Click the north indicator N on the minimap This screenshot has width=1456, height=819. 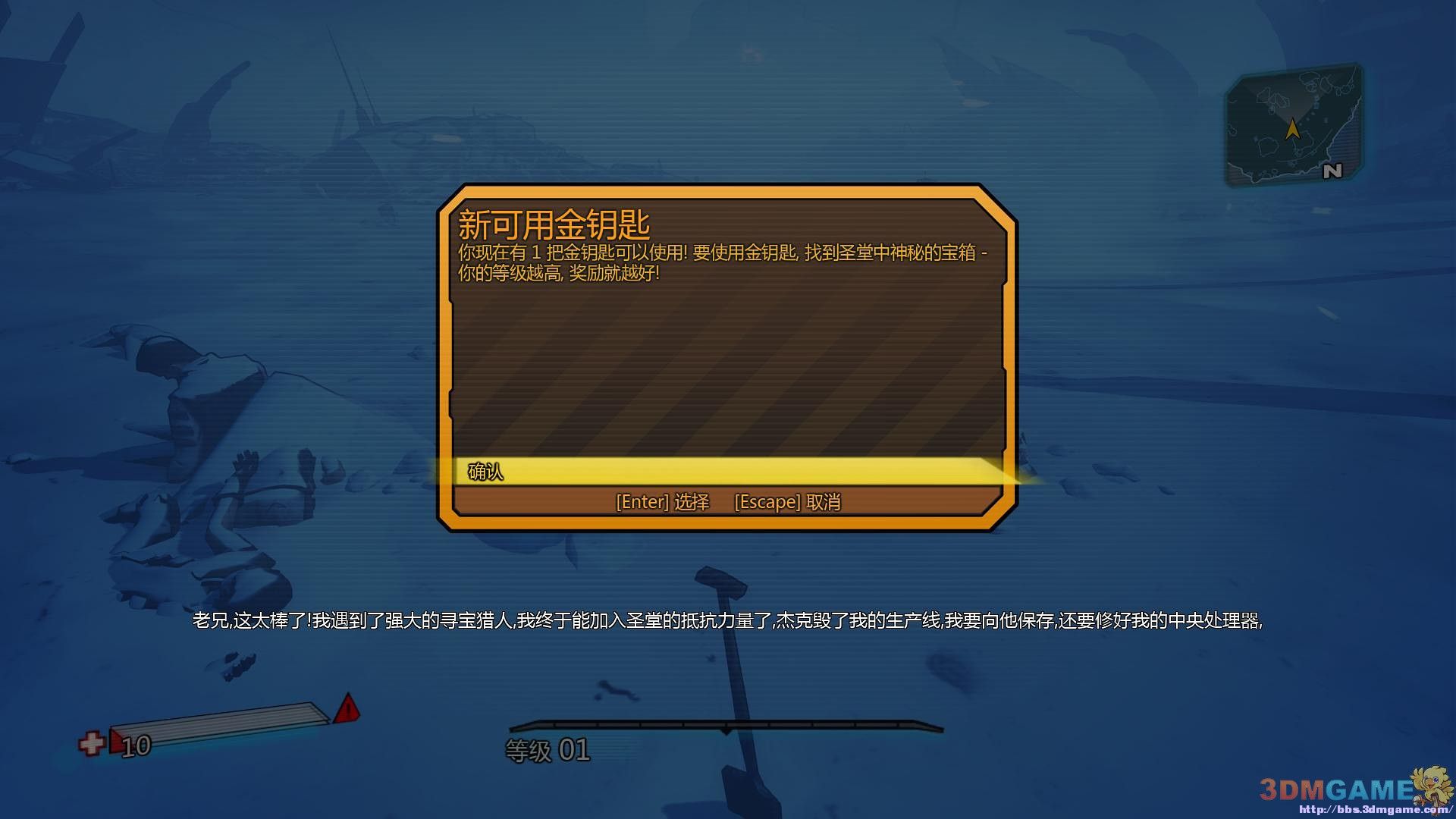point(1333,172)
